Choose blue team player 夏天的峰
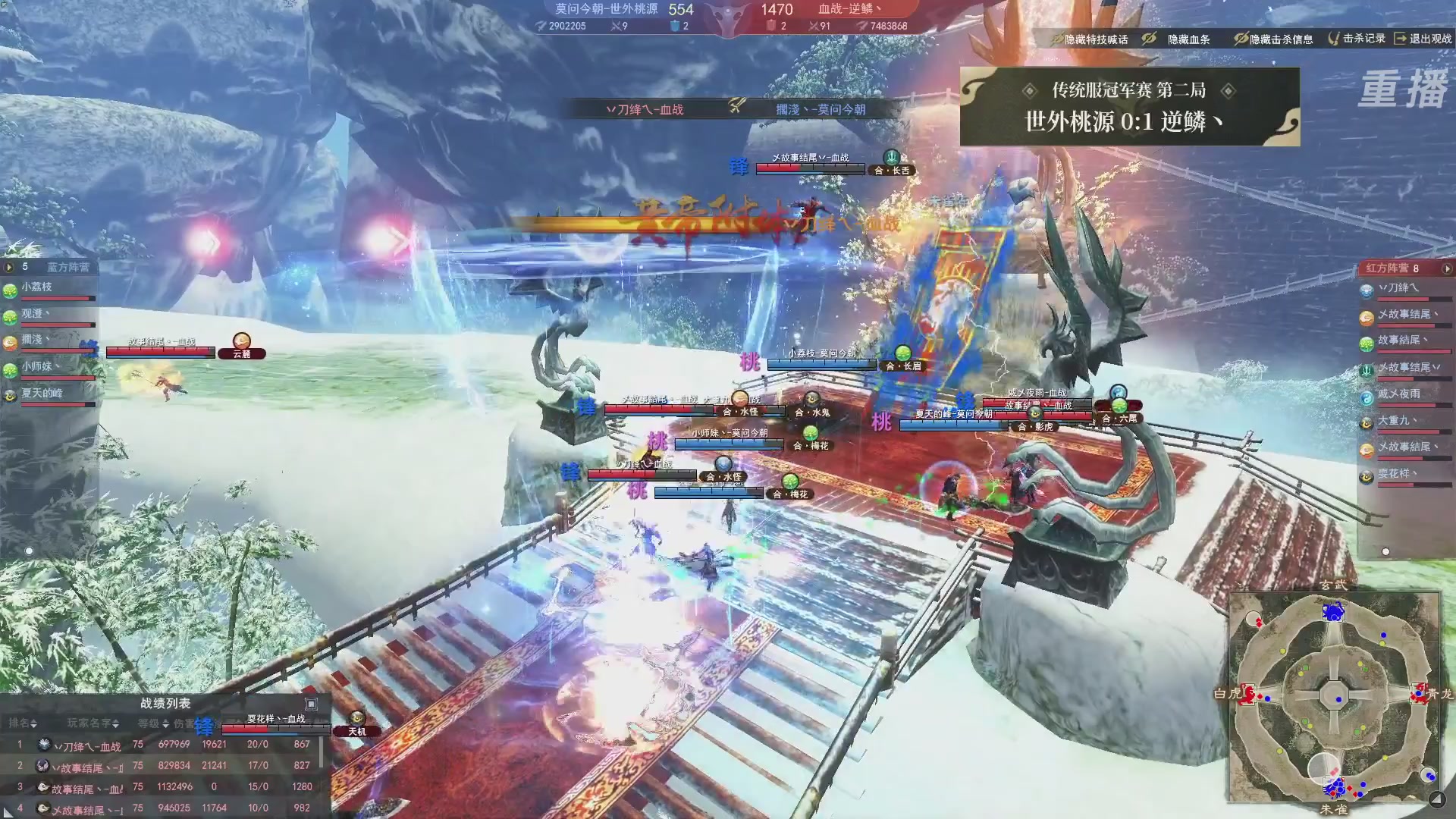The image size is (1456, 819). click(42, 393)
